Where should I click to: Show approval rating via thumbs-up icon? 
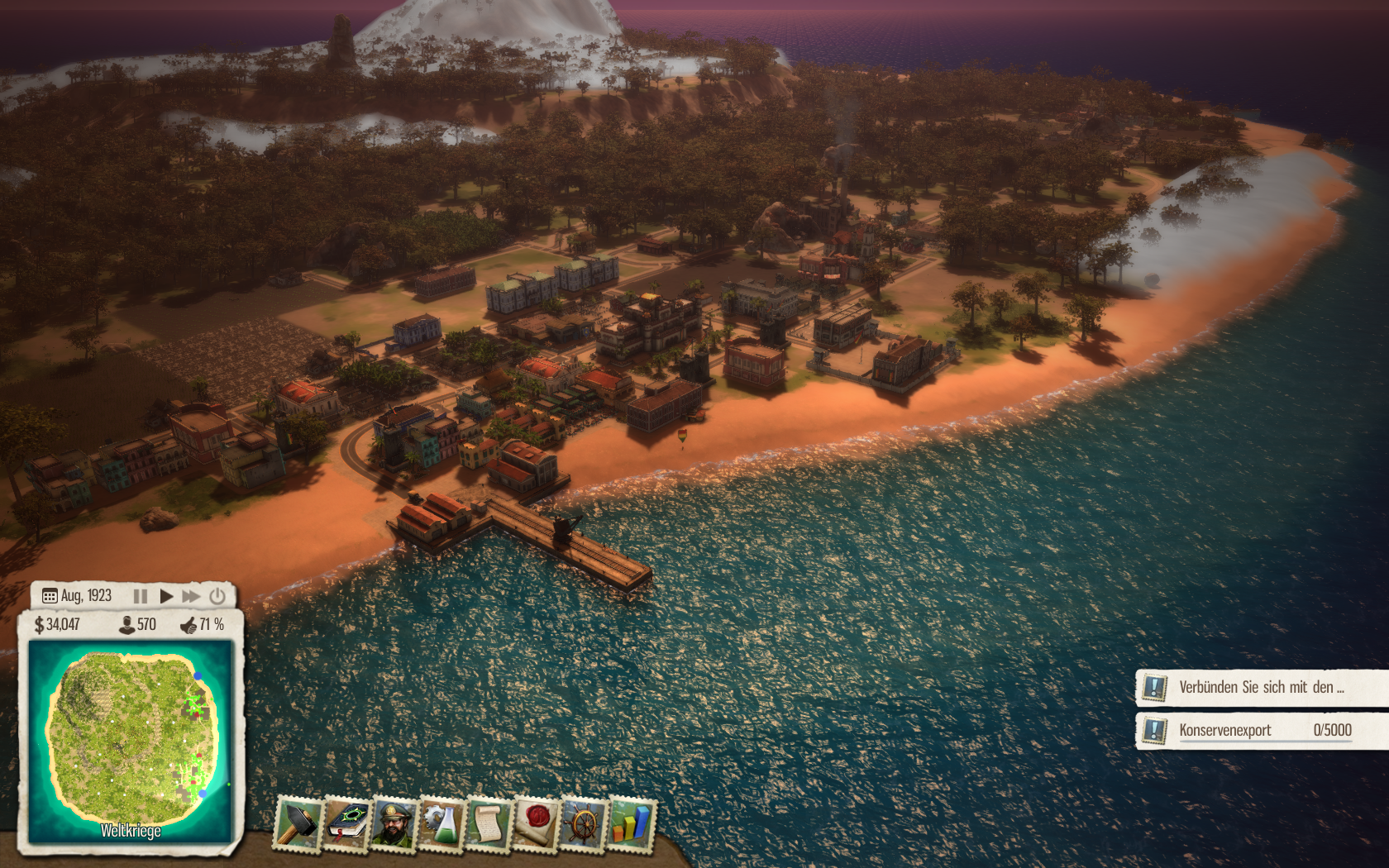click(189, 625)
